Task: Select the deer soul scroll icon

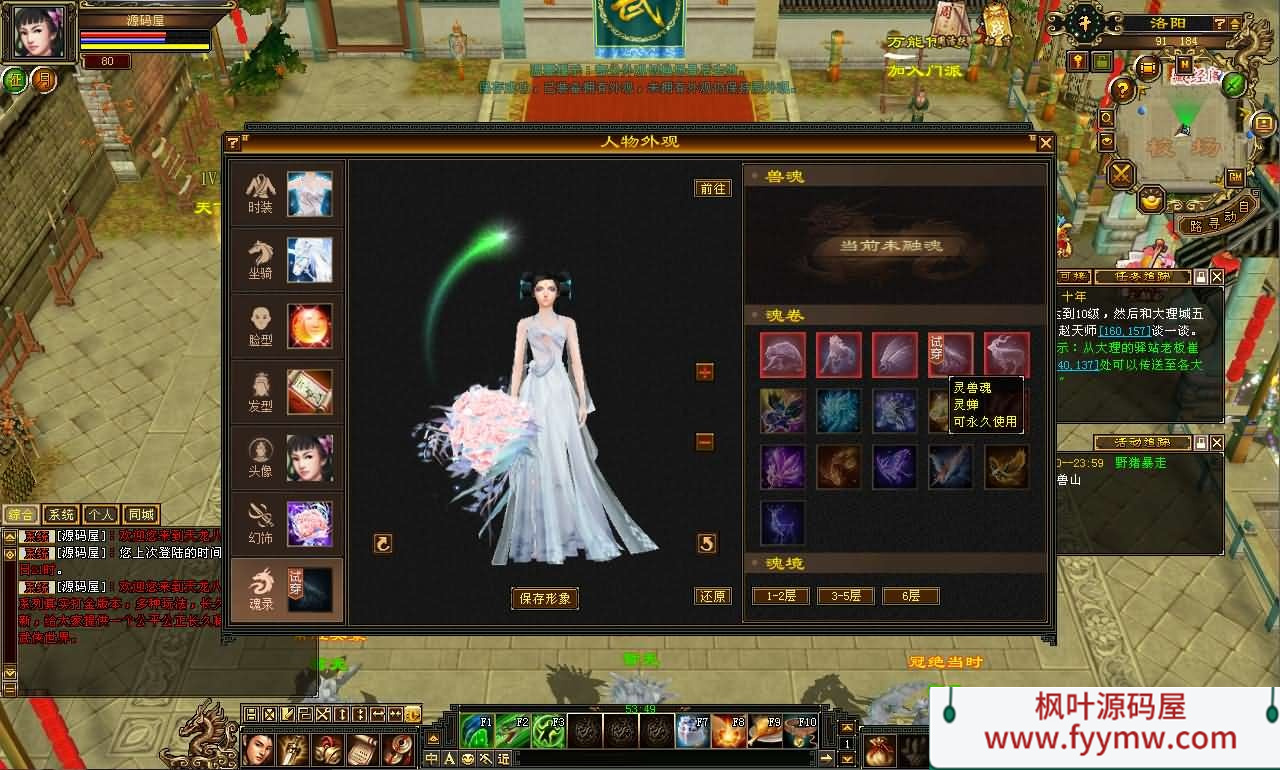Action: pyautogui.click(x=1006, y=355)
